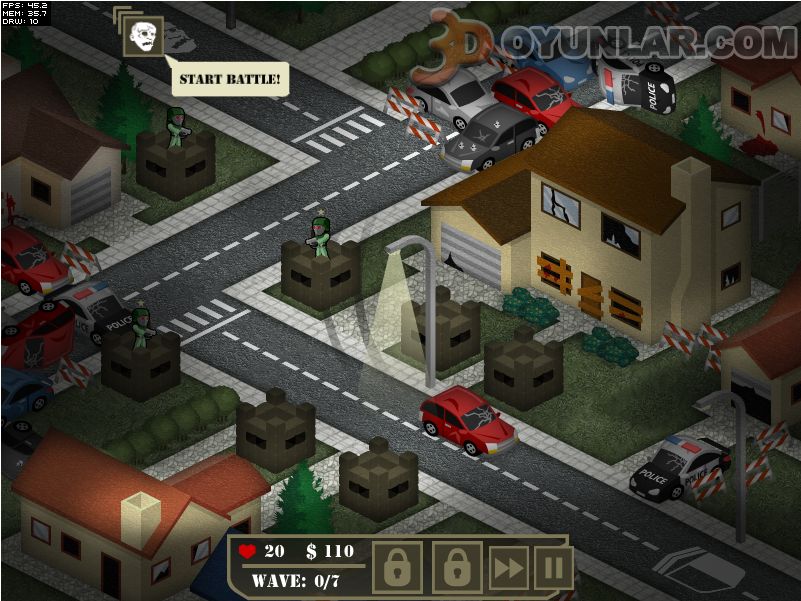This screenshot has height=601, width=801.
Task: Pause the game with the pause button
Action: pos(552,568)
